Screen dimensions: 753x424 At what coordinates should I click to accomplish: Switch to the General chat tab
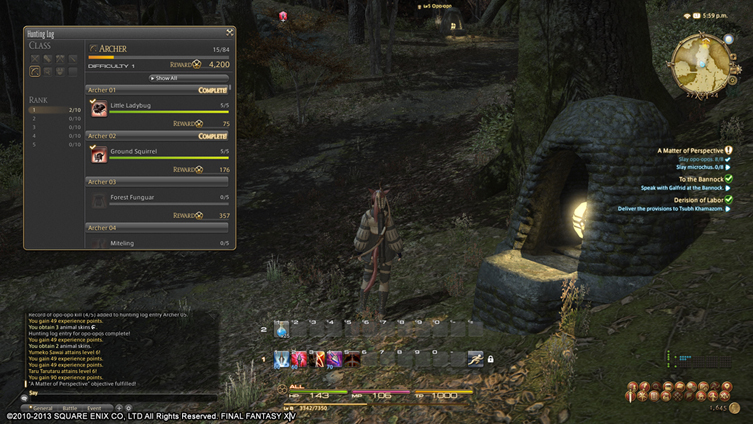pyautogui.click(x=43, y=408)
